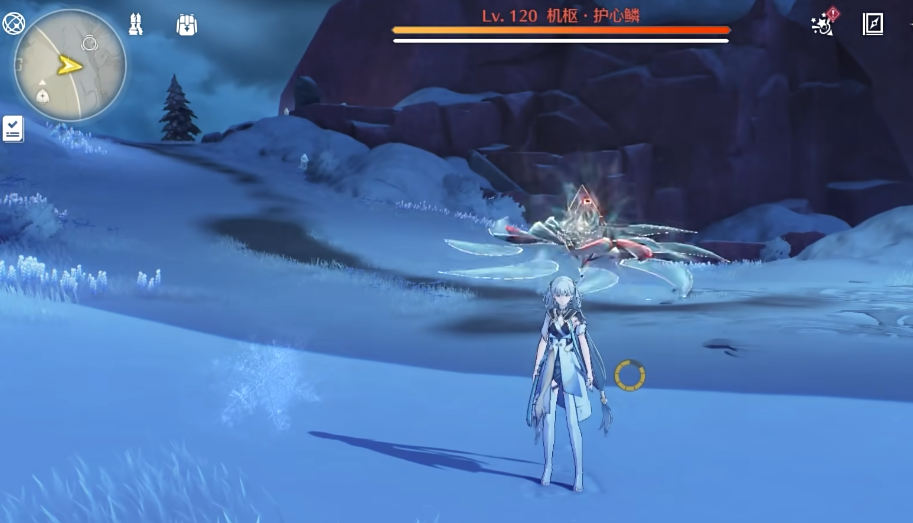Viewport: 913px width, 523px height.
Task: Open the backpack inventory icon
Action: point(186,25)
